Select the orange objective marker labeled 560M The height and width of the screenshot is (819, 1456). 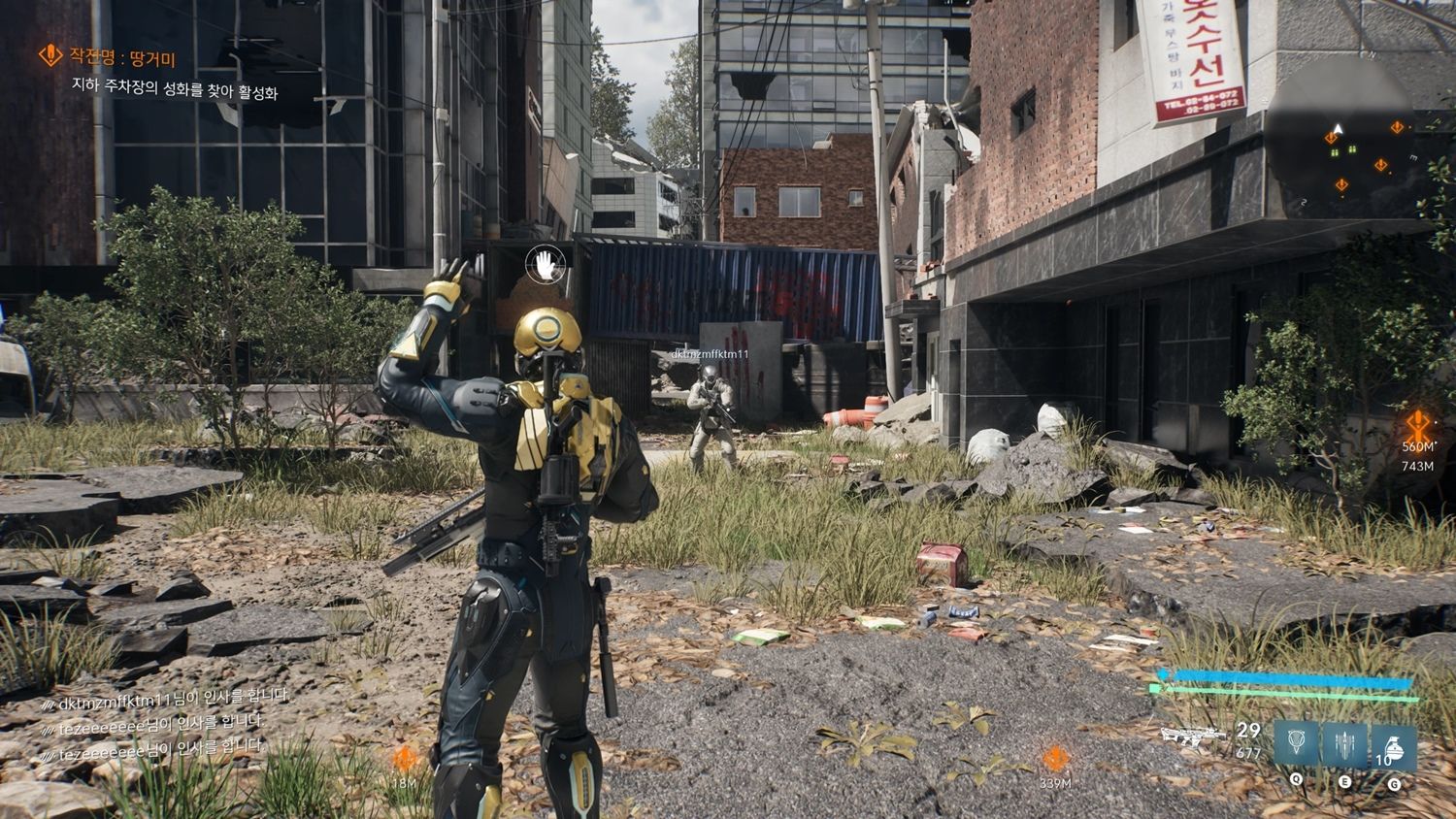coord(1418,426)
